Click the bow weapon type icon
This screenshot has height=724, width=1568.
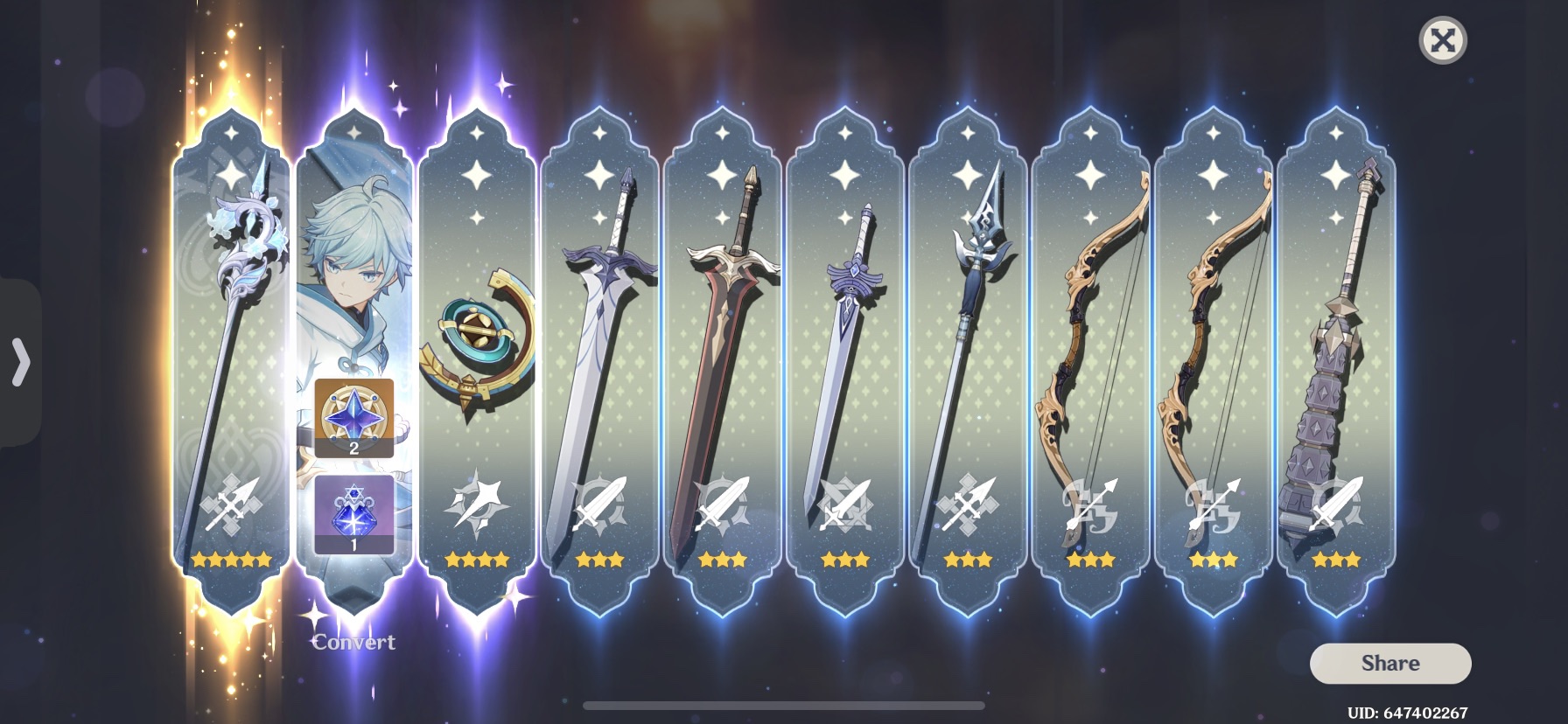click(1089, 506)
